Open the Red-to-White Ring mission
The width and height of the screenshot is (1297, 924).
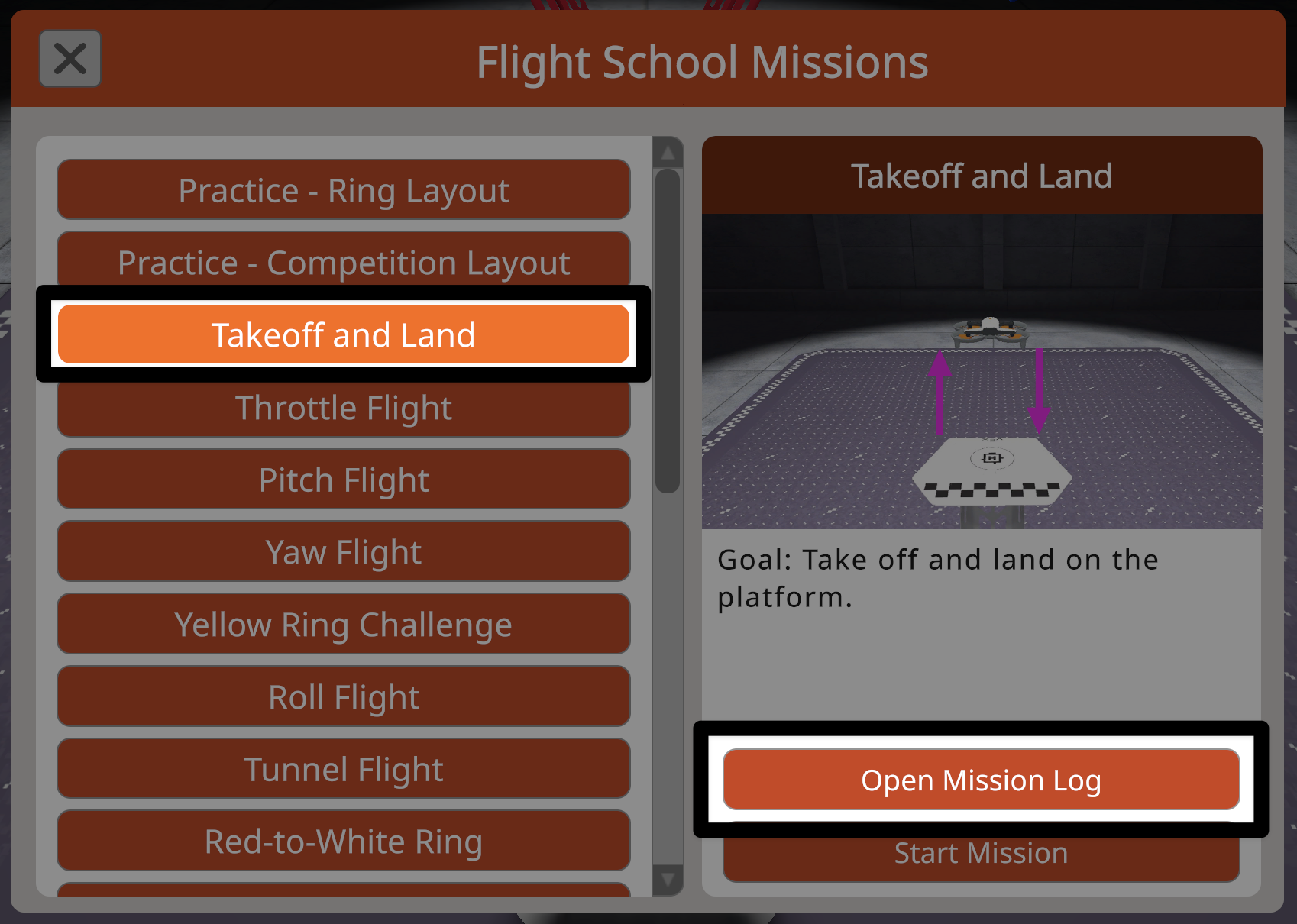click(x=343, y=841)
